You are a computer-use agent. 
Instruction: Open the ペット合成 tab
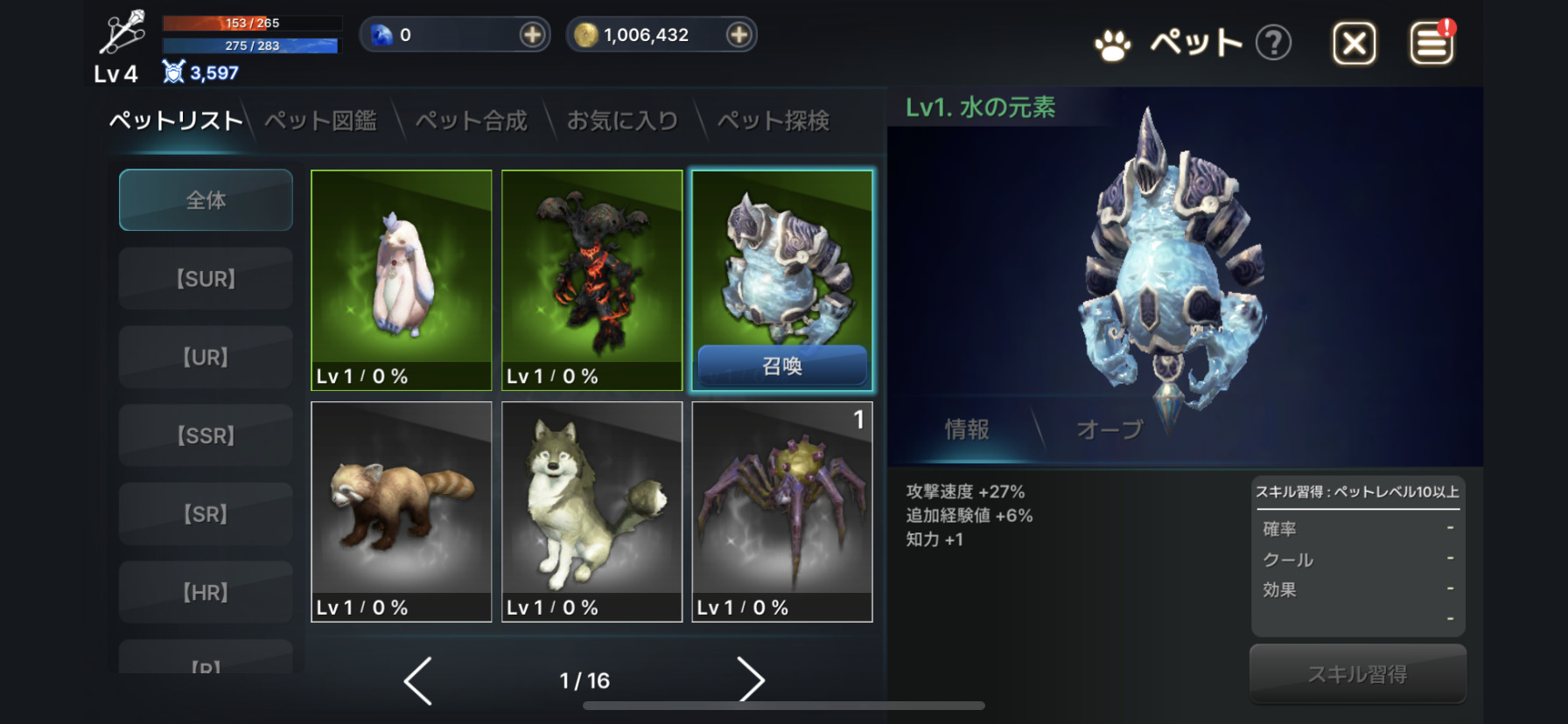tap(471, 121)
